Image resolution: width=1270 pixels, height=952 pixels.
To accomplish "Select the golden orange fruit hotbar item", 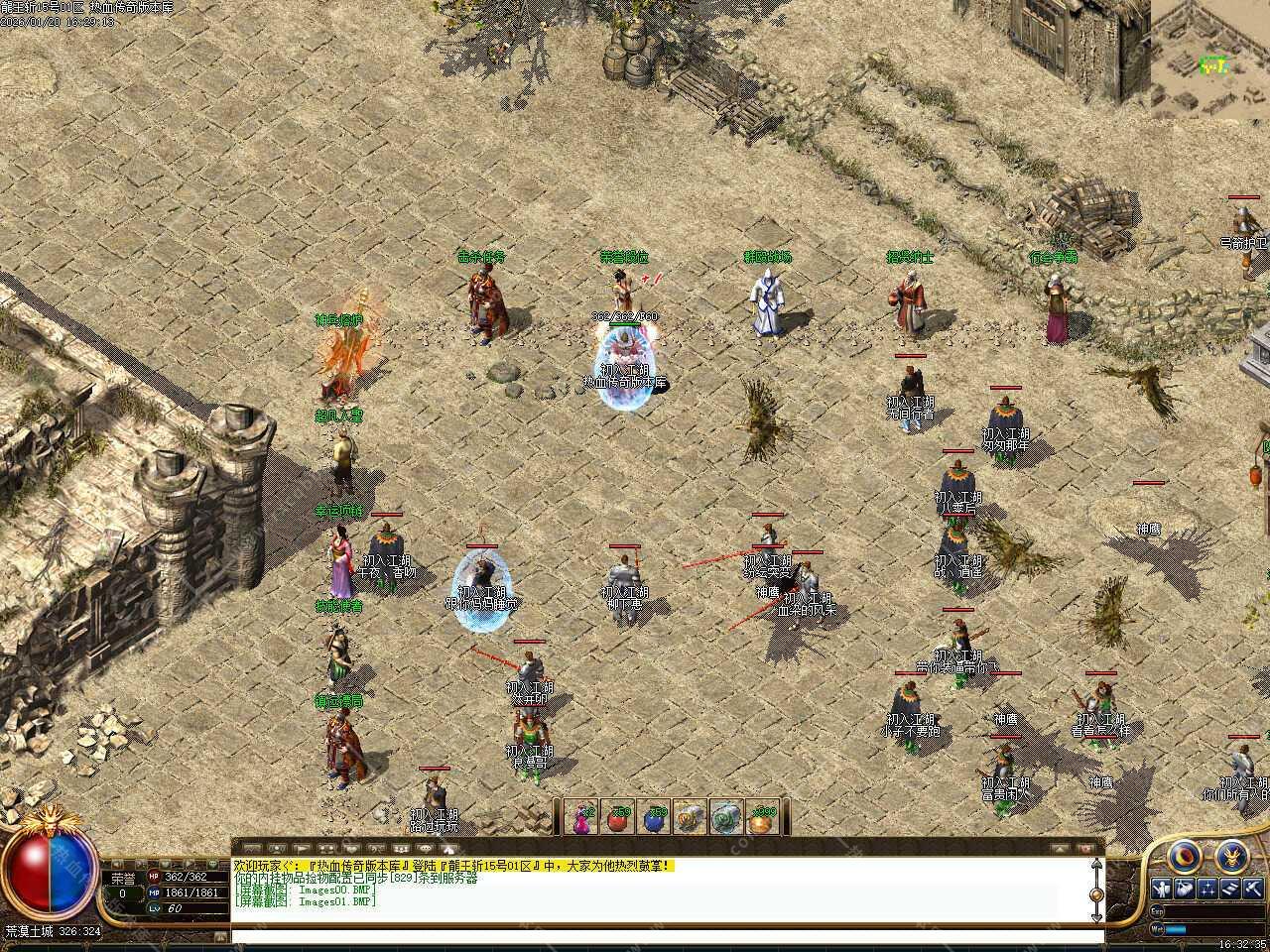I will click(761, 817).
